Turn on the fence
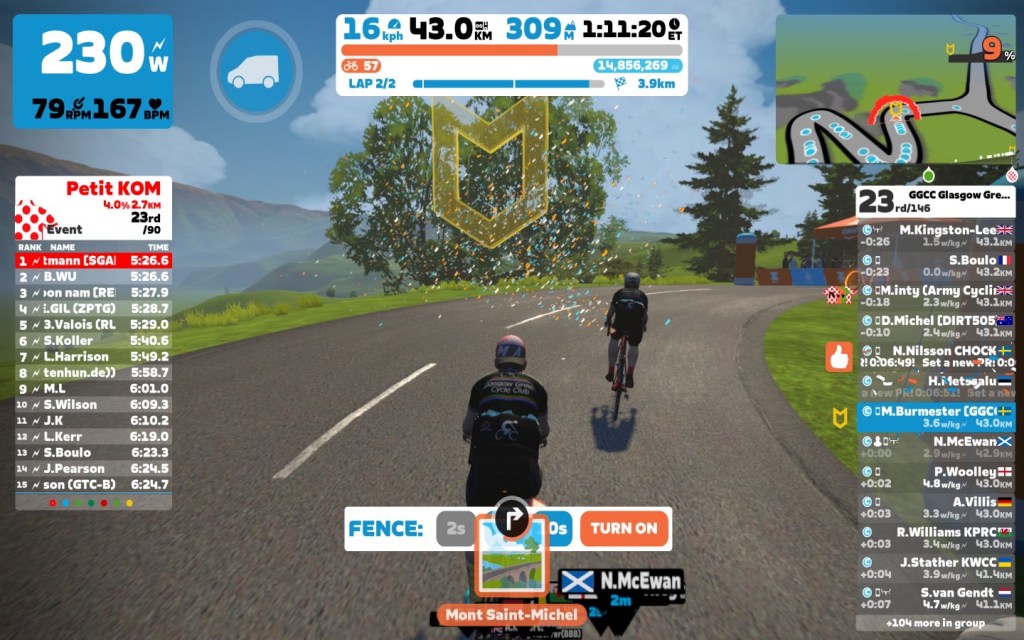 click(624, 528)
